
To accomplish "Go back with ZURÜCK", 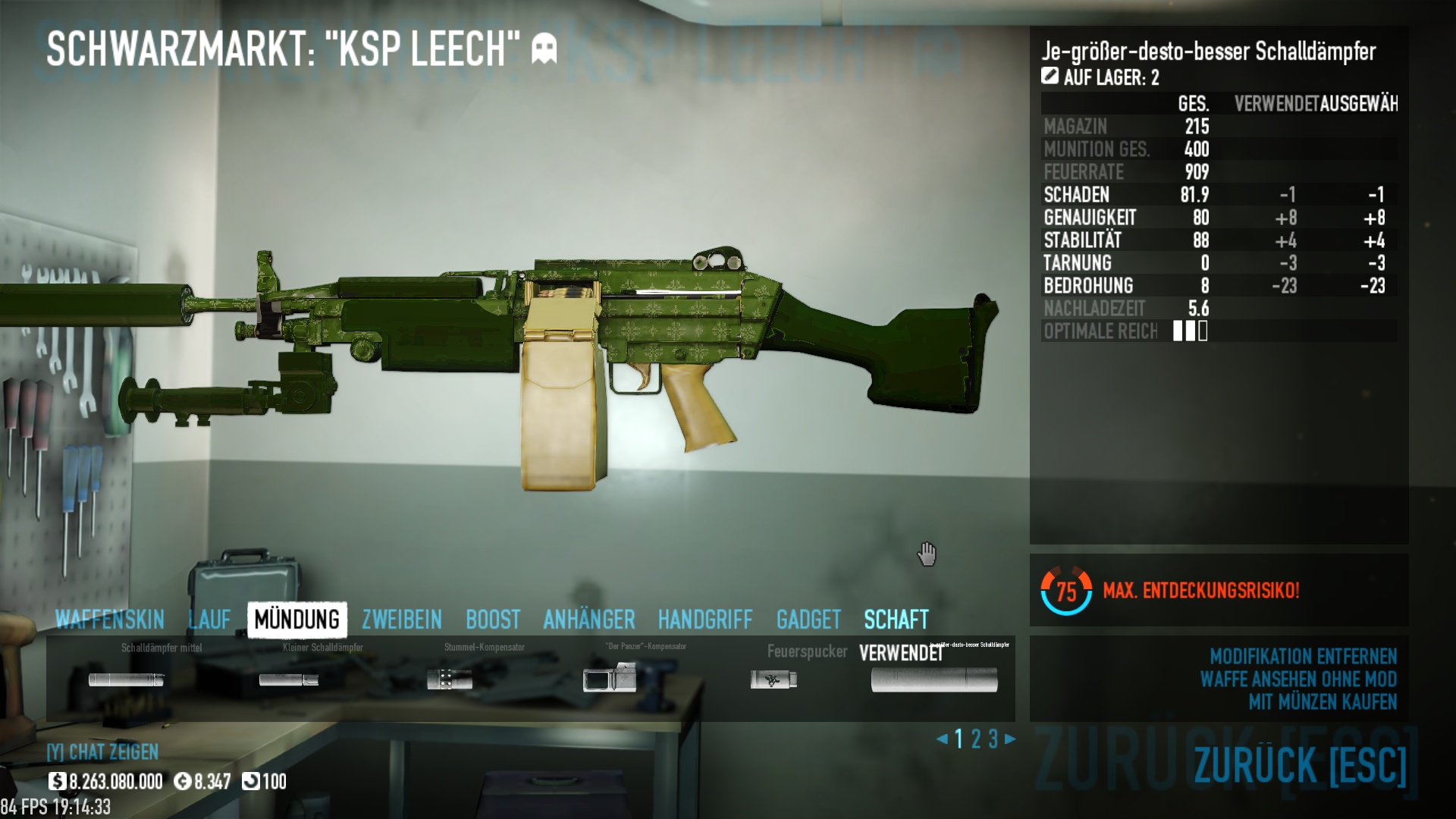I will tap(1300, 764).
